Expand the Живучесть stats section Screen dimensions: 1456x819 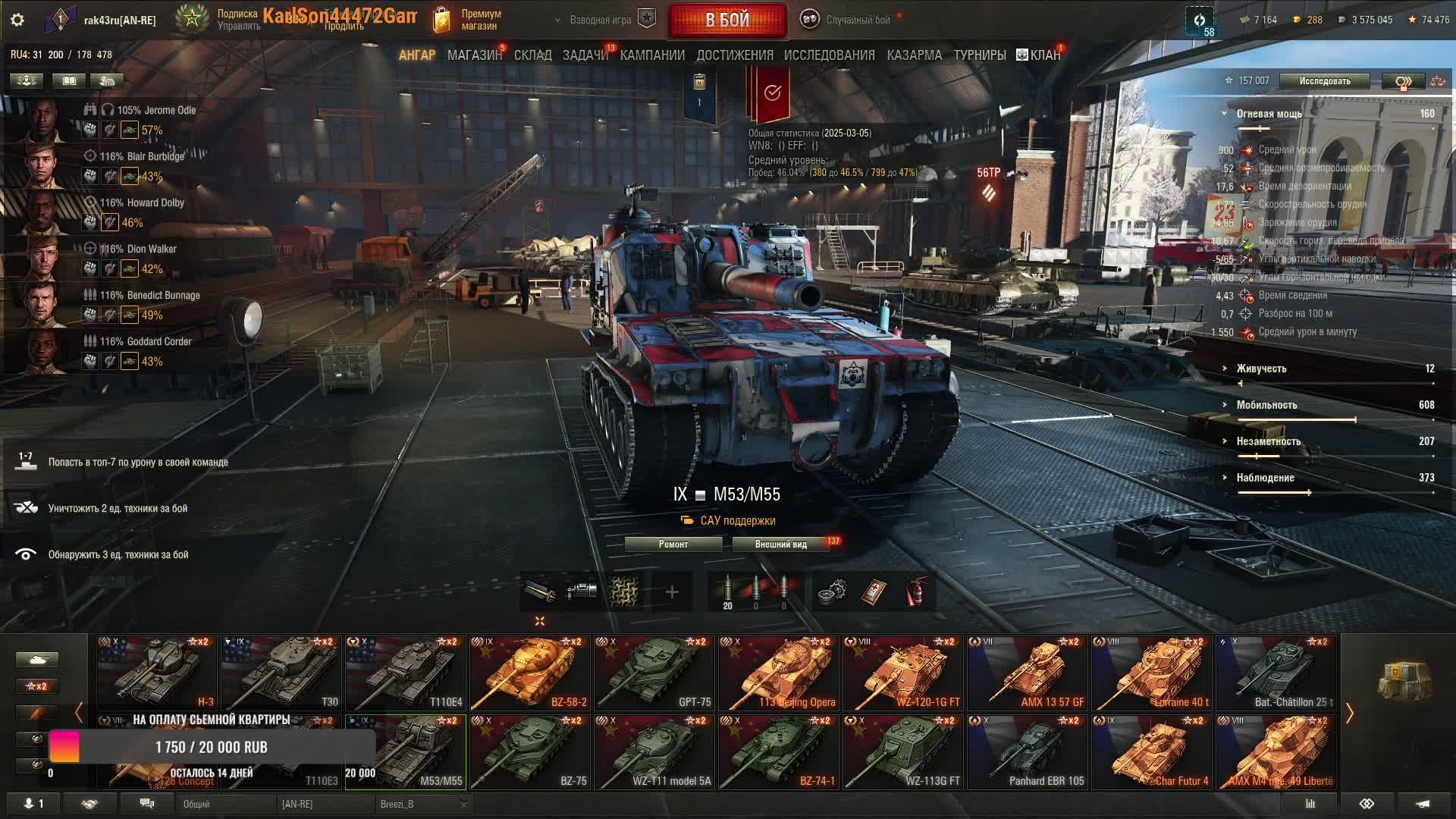pos(1261,369)
